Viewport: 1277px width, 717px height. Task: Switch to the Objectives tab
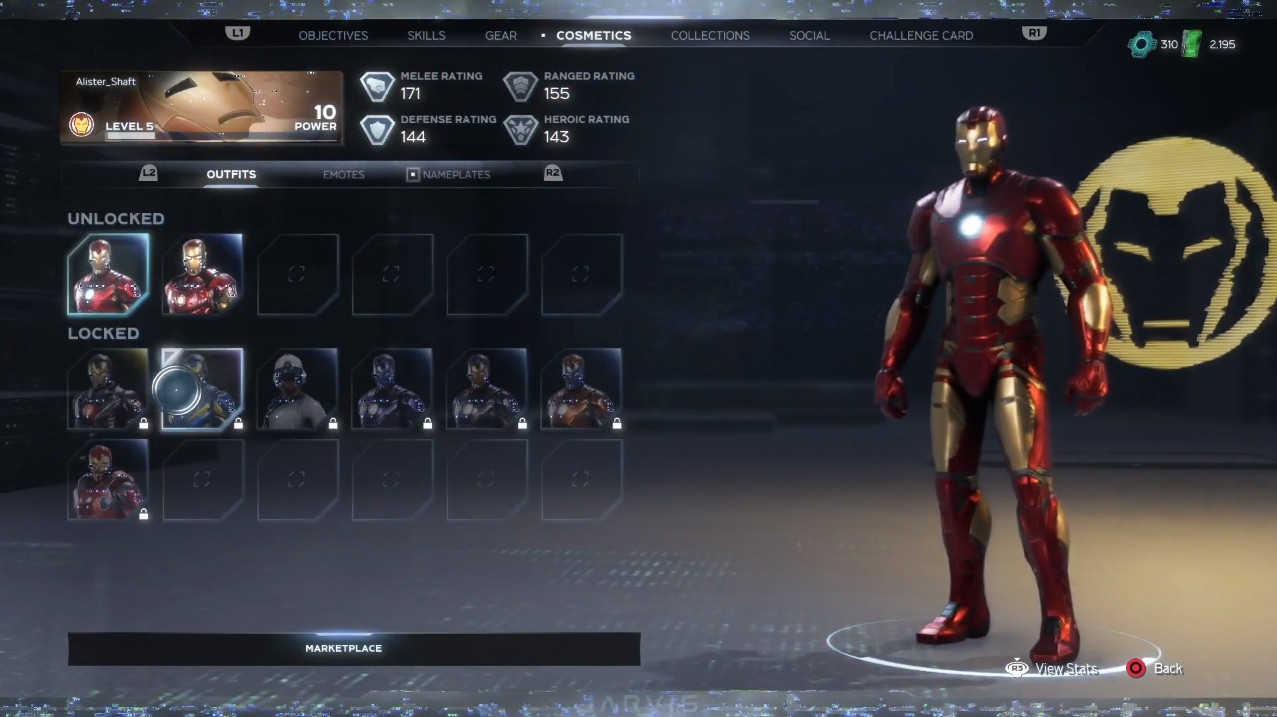[333, 36]
